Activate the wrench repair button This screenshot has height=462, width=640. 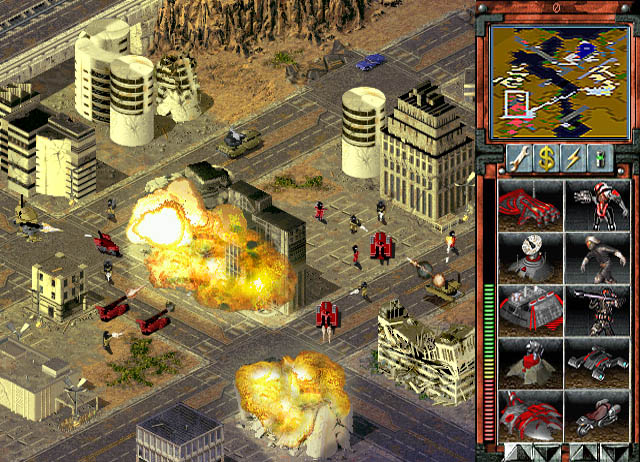click(517, 156)
